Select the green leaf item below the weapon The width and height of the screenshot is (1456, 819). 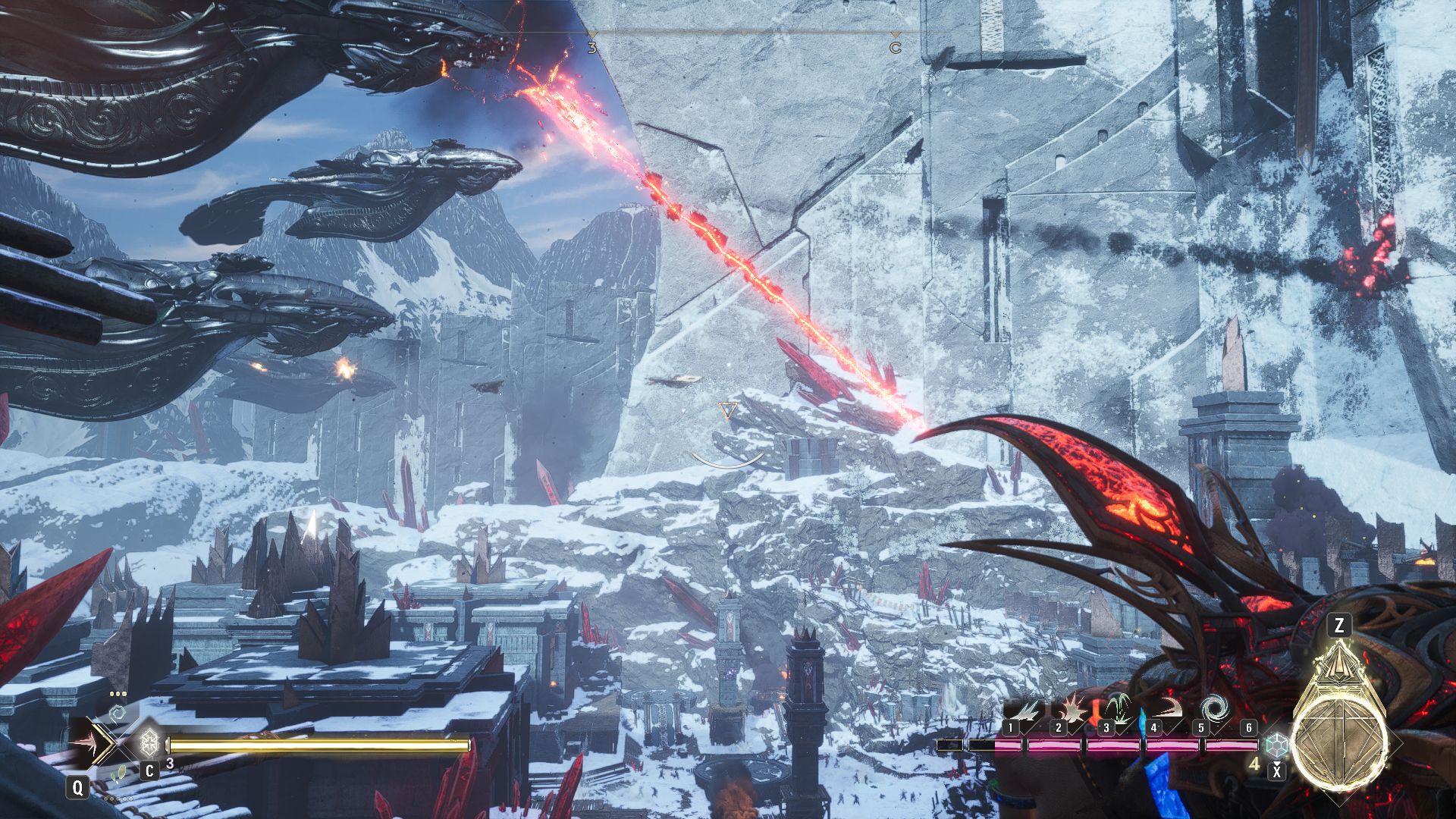(117, 775)
